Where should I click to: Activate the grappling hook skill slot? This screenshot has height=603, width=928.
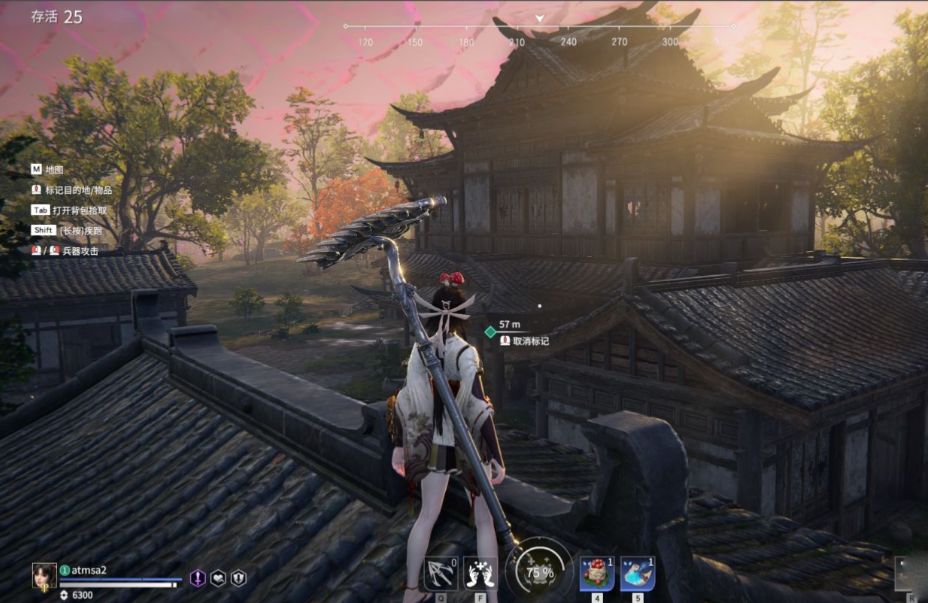coord(441,574)
